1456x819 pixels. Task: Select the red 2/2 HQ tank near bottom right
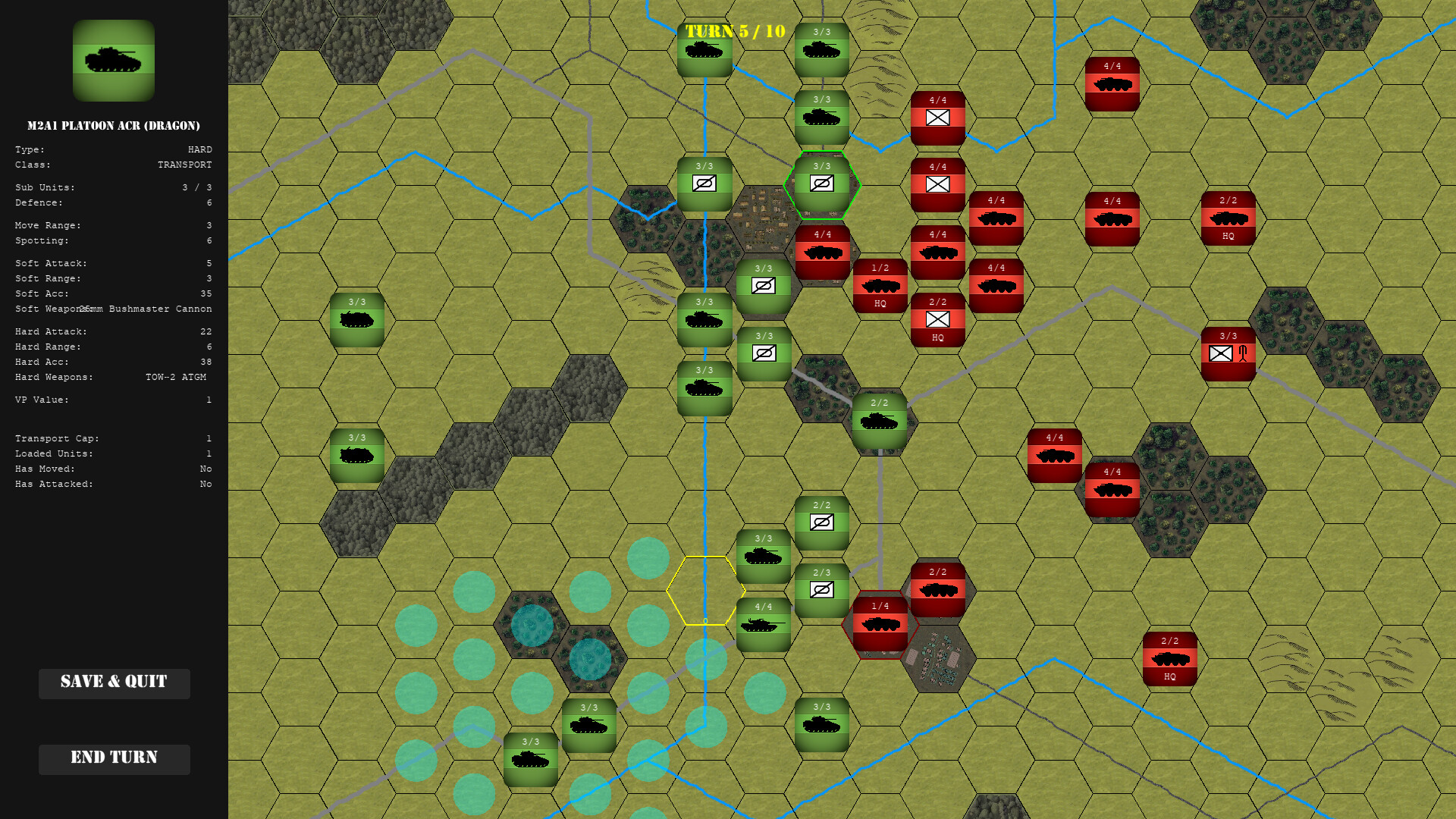point(1169,656)
